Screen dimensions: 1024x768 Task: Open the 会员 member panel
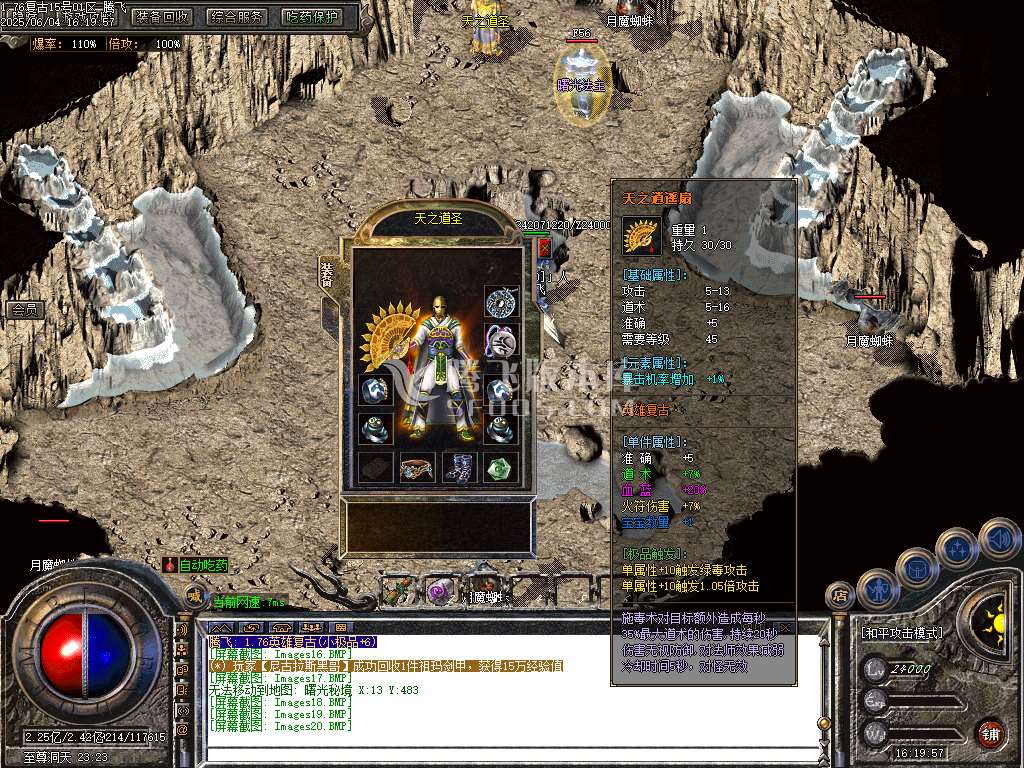point(23,310)
